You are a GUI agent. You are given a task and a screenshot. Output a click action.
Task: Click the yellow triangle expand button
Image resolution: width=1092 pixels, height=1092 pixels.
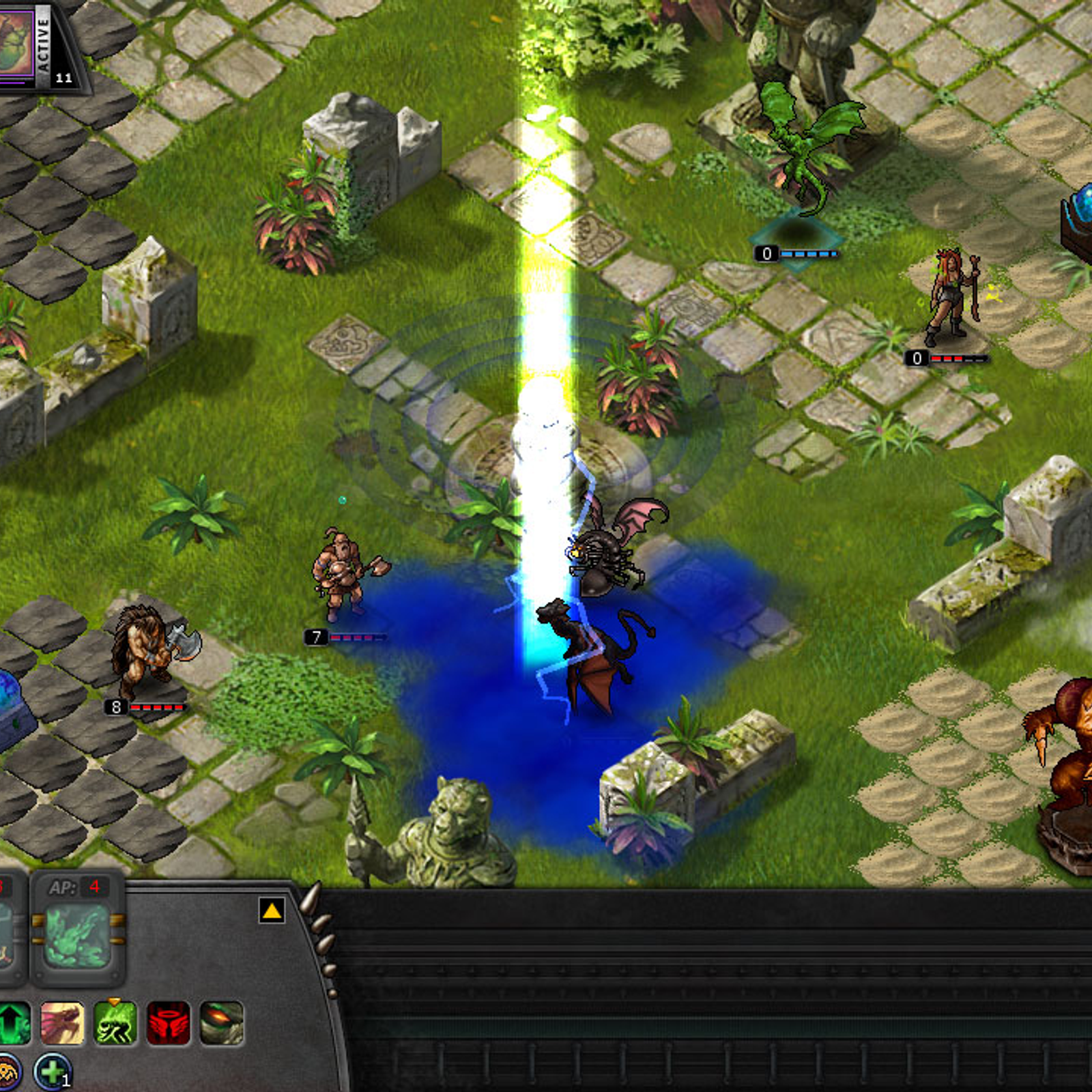[272, 910]
